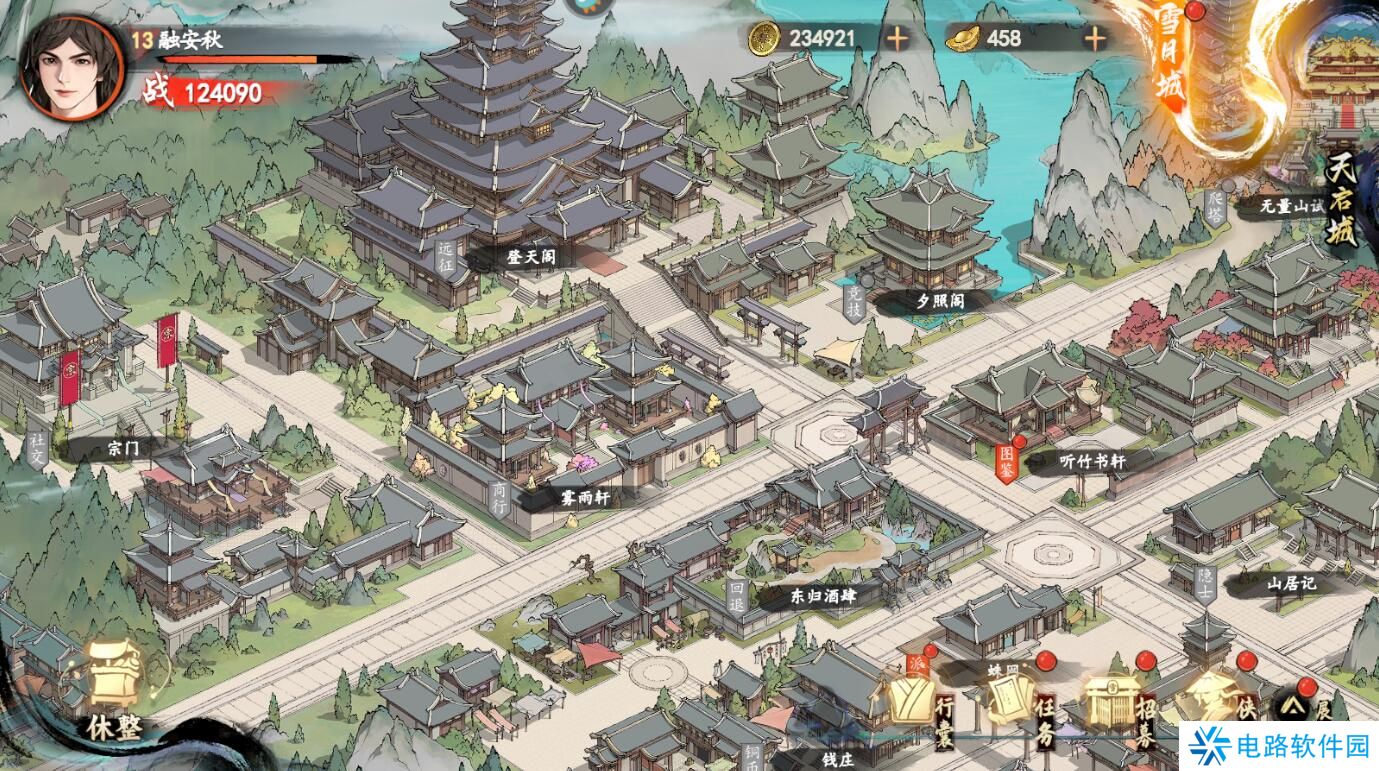Open the 山居记 label
This screenshot has height=771, width=1379.
pyautogui.click(x=1292, y=583)
